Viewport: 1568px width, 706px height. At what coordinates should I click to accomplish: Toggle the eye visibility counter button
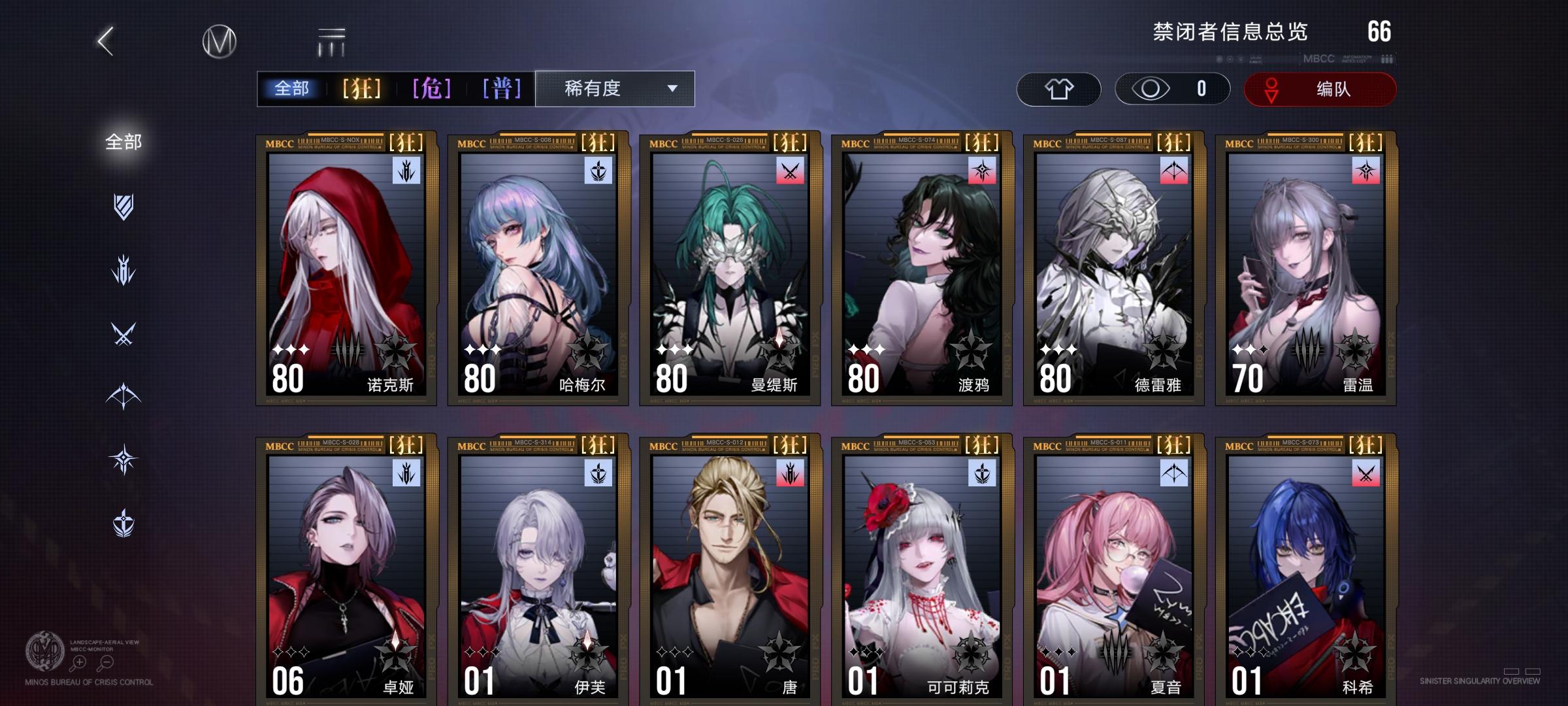(1173, 90)
